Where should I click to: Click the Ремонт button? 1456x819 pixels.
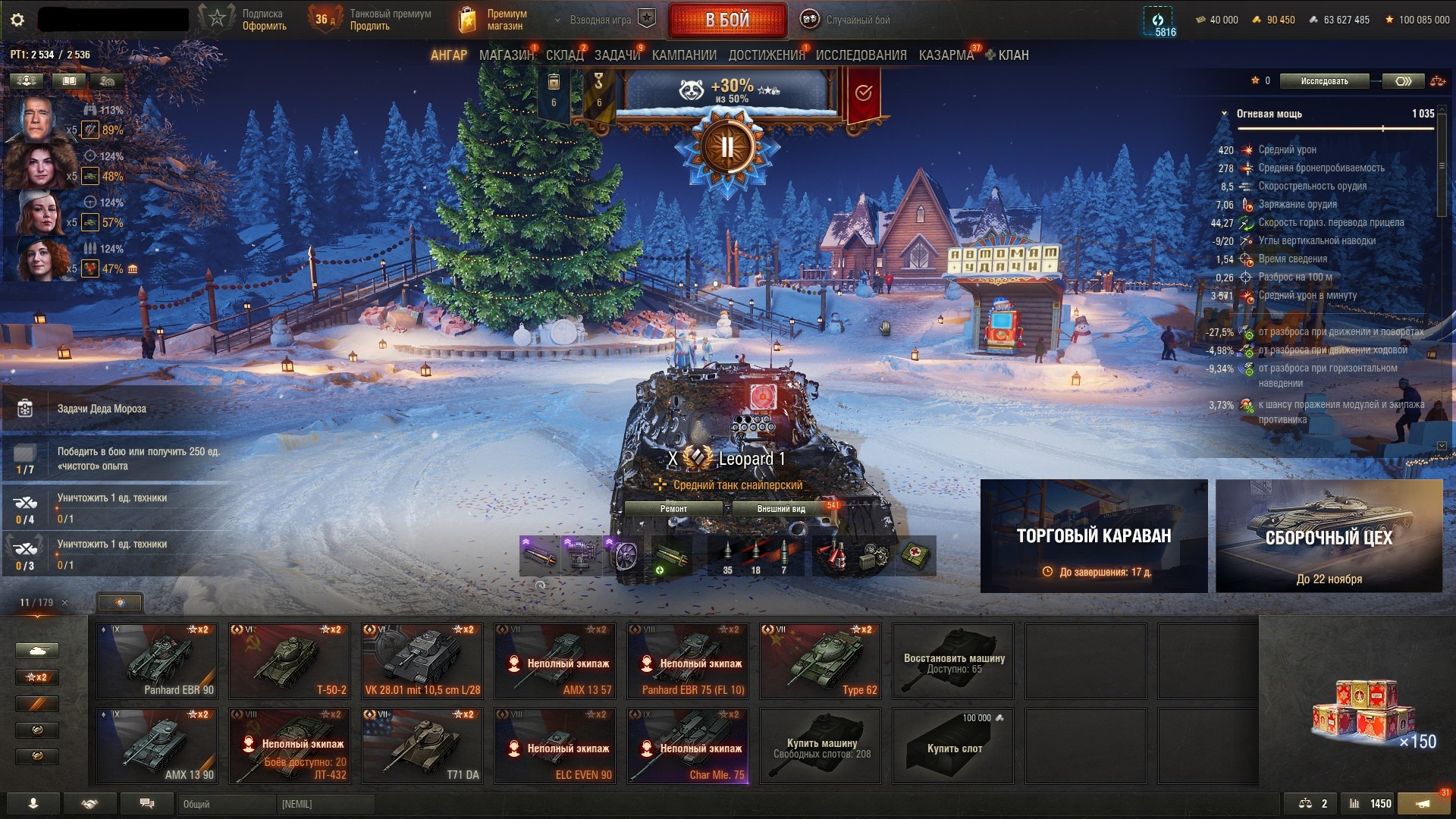673,509
